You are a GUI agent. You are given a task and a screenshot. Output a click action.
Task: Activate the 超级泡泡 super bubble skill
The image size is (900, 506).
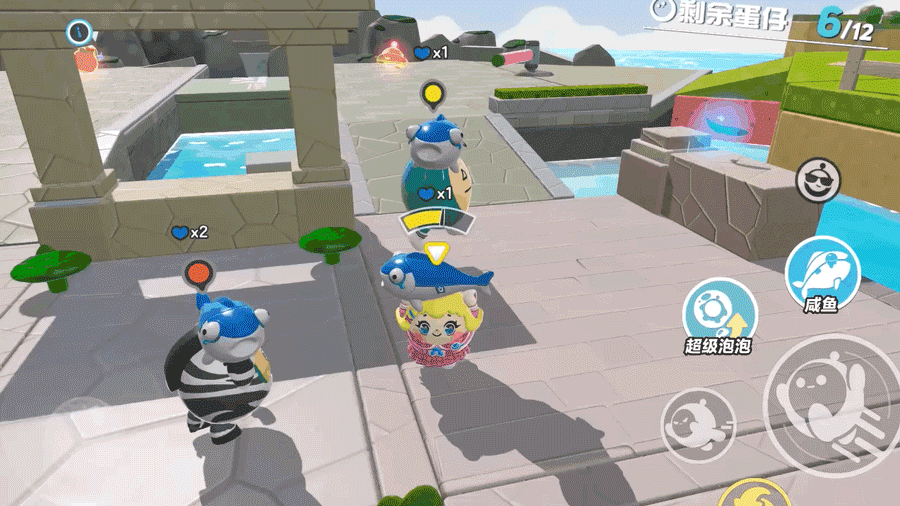(x=717, y=315)
